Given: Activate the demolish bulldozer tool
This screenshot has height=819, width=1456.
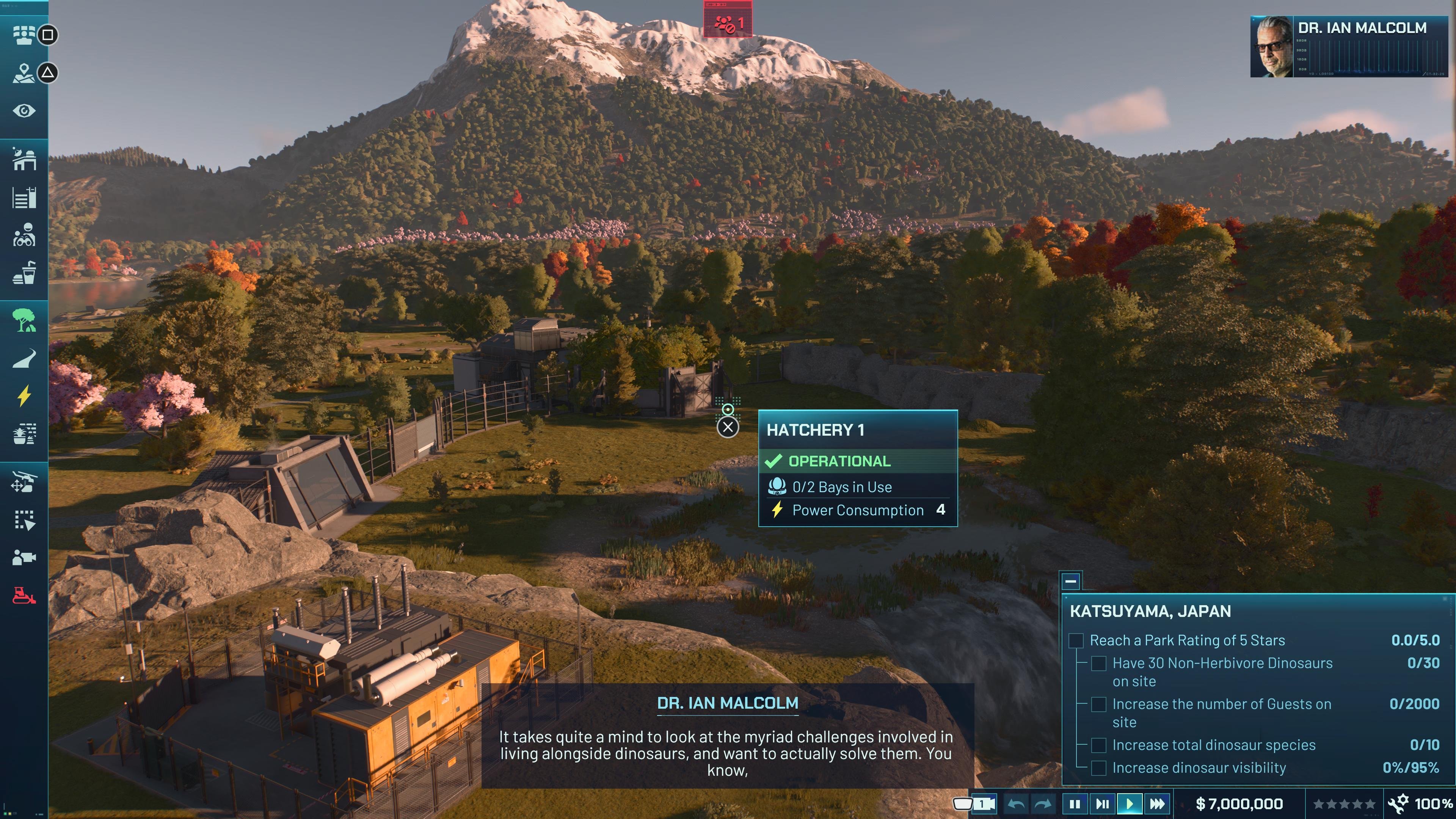Looking at the screenshot, I should click(25, 592).
